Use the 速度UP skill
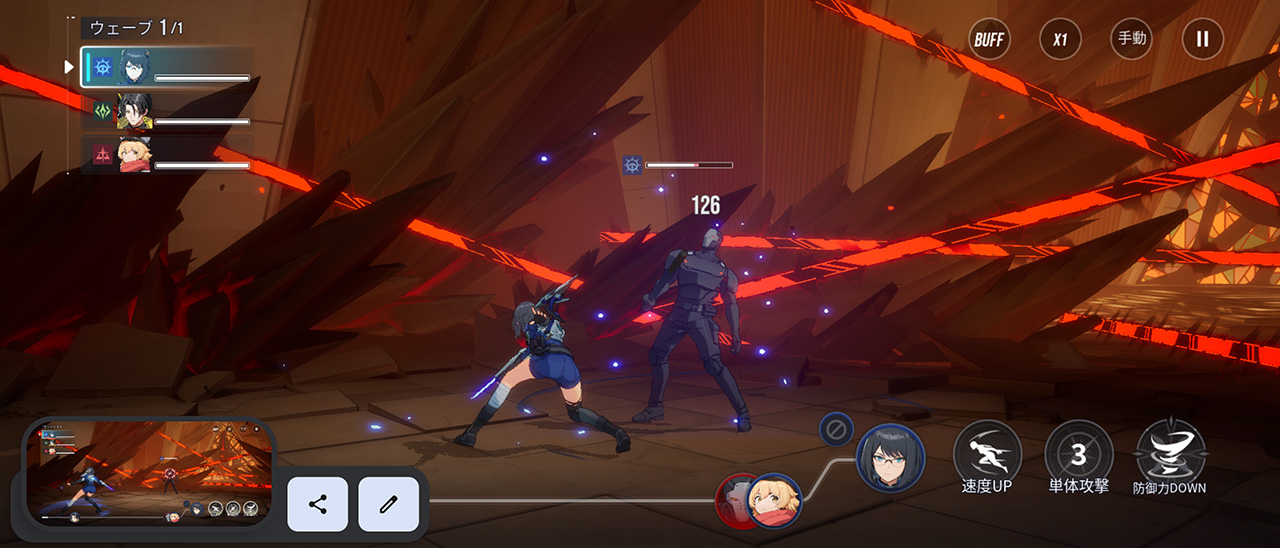Viewport: 1280px width, 548px height. click(987, 455)
